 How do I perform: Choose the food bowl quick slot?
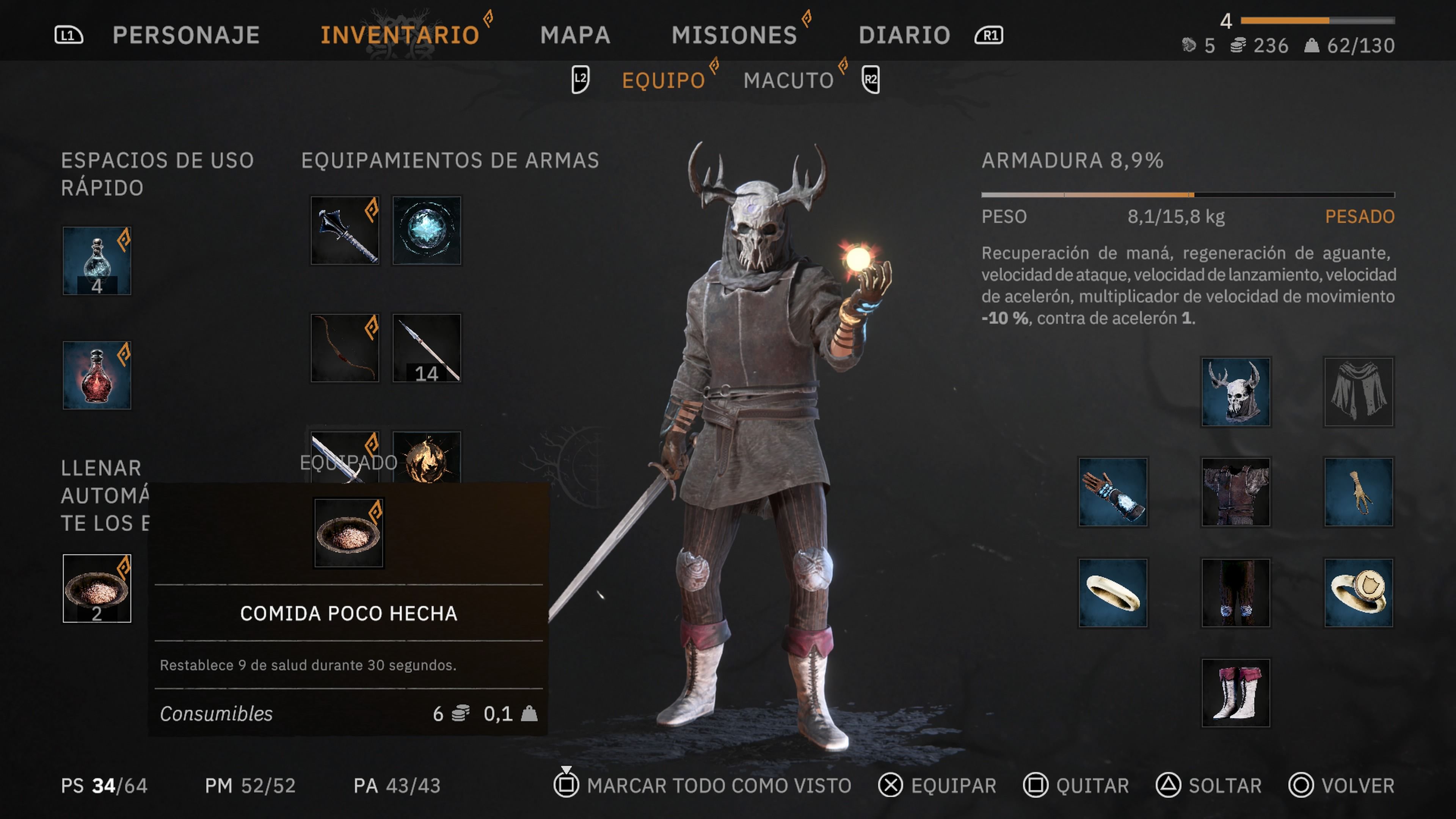coord(97,588)
